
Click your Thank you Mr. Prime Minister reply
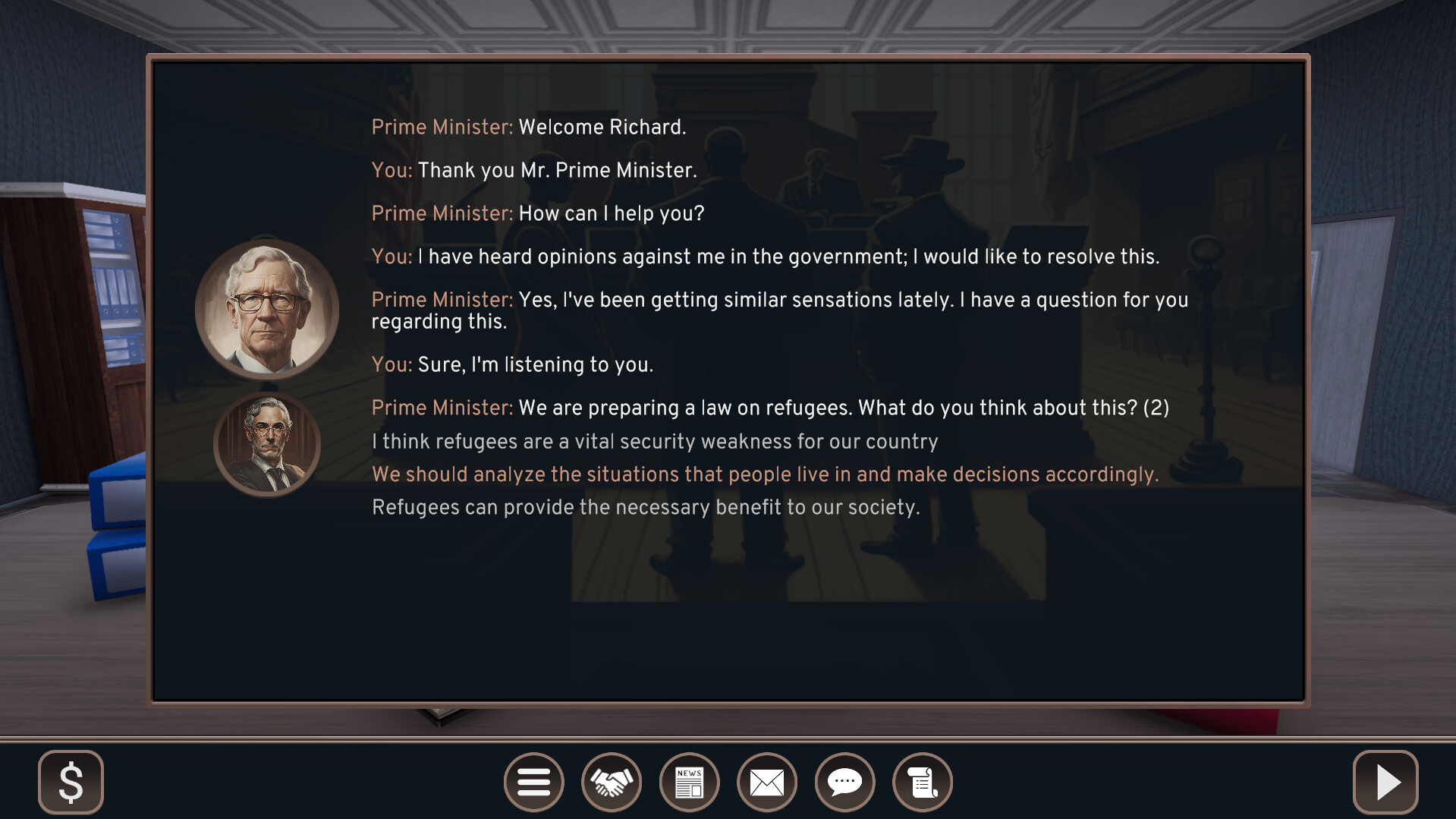point(533,171)
